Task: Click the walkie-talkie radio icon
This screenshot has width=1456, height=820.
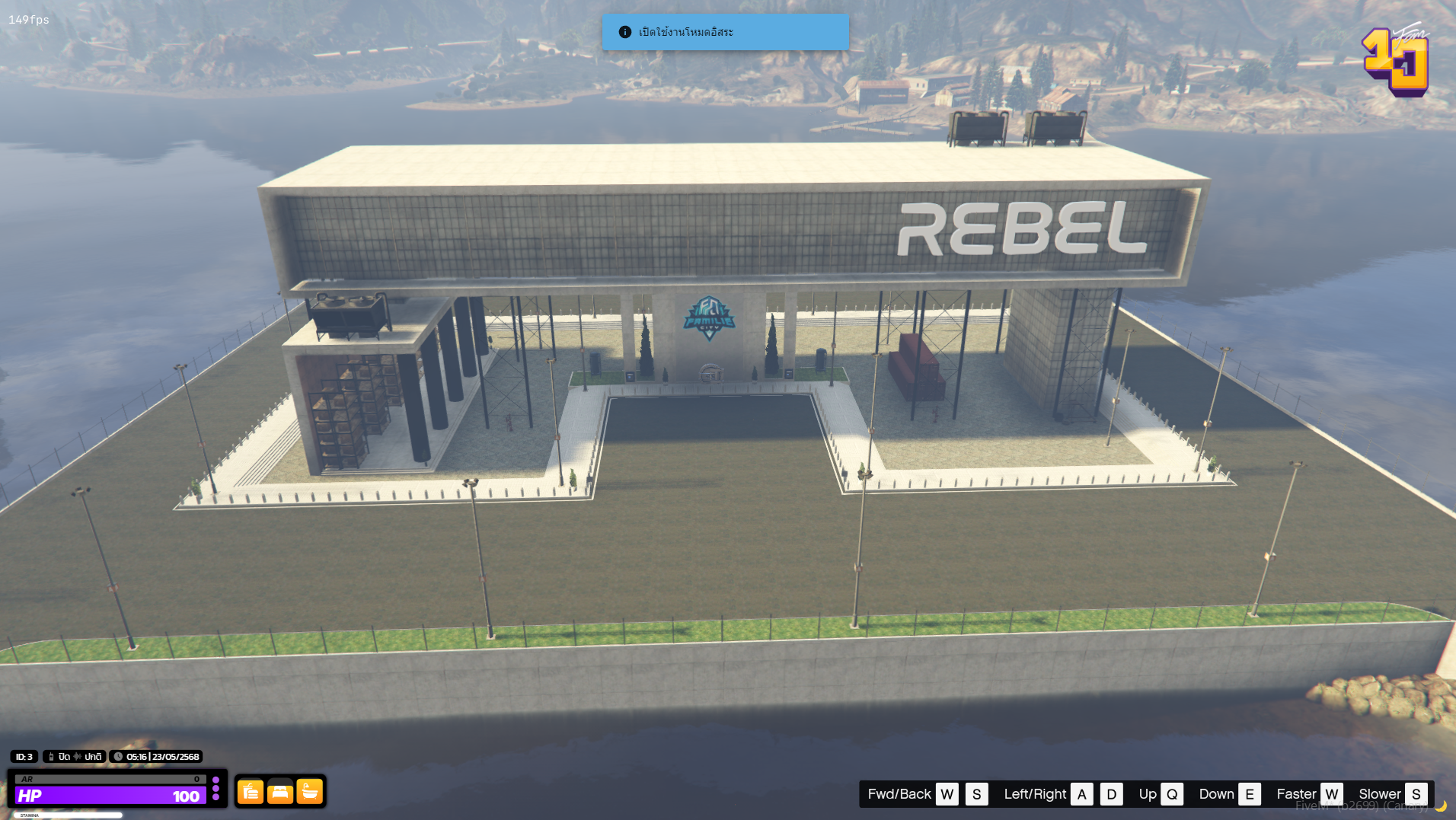Action: click(52, 757)
